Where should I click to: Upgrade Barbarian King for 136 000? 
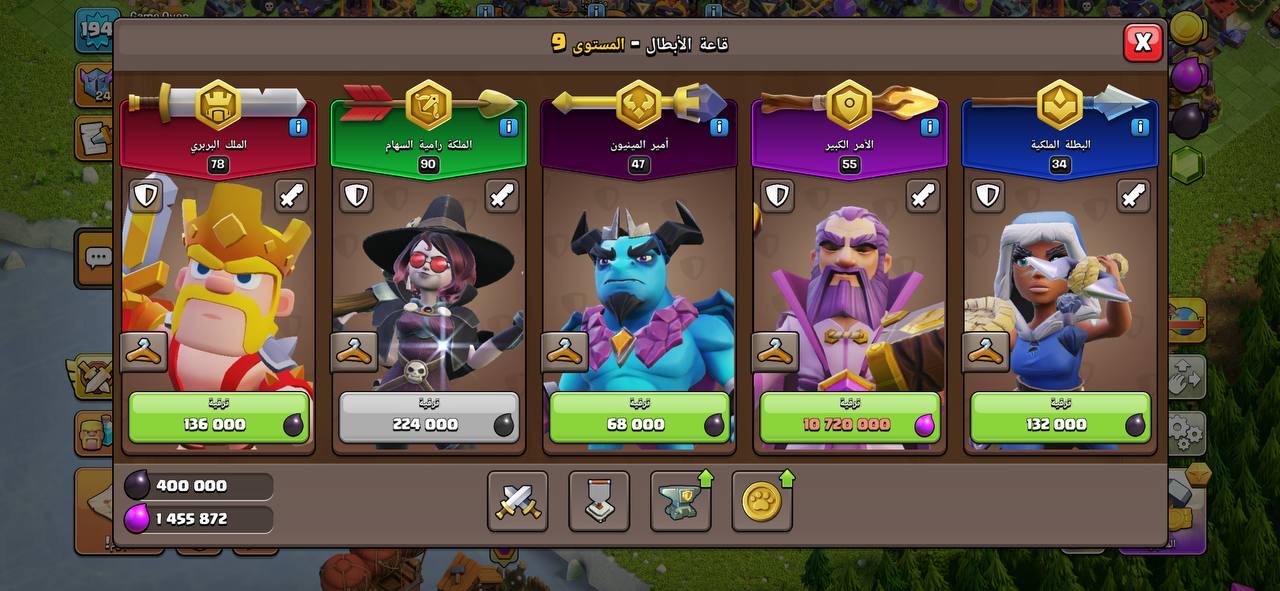pos(219,417)
